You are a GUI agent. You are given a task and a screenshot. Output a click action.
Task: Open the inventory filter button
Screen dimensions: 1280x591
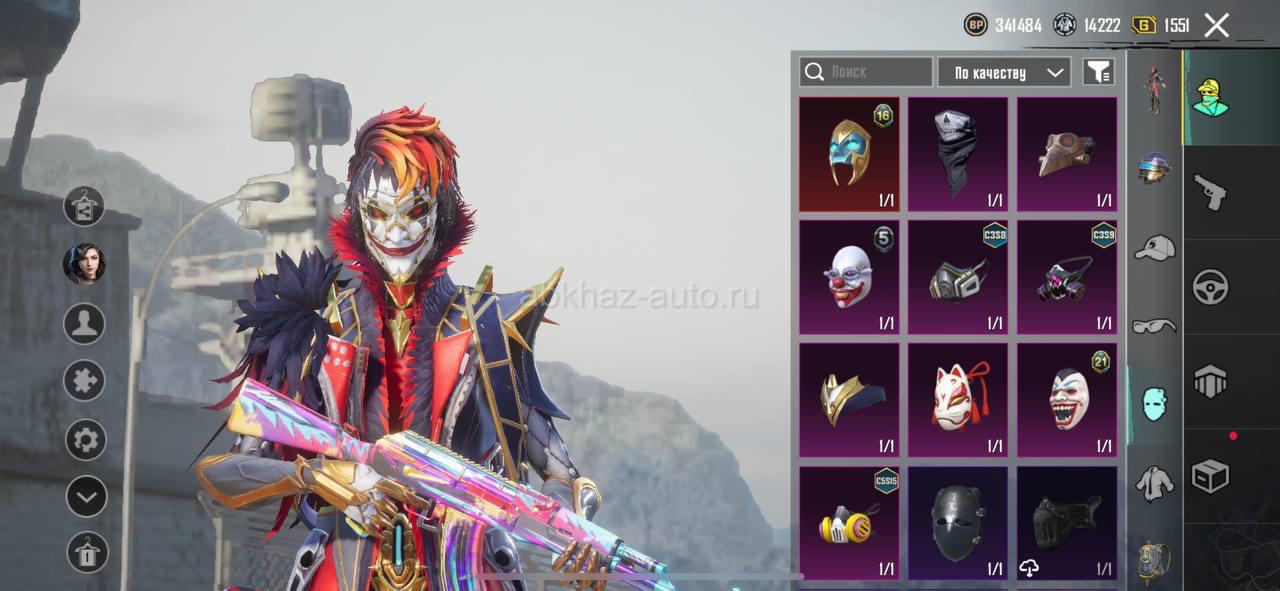(1098, 72)
